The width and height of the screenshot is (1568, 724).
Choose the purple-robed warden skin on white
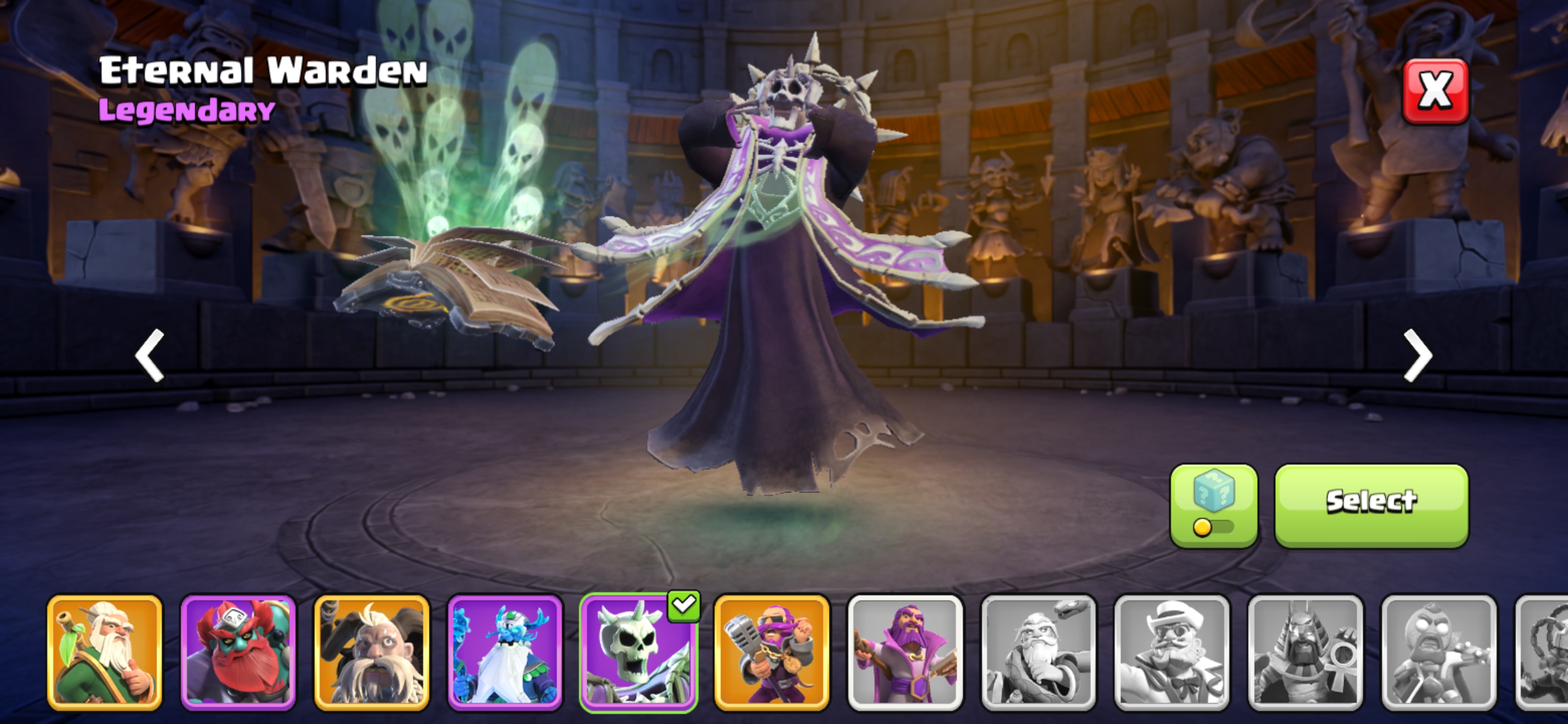pos(905,652)
